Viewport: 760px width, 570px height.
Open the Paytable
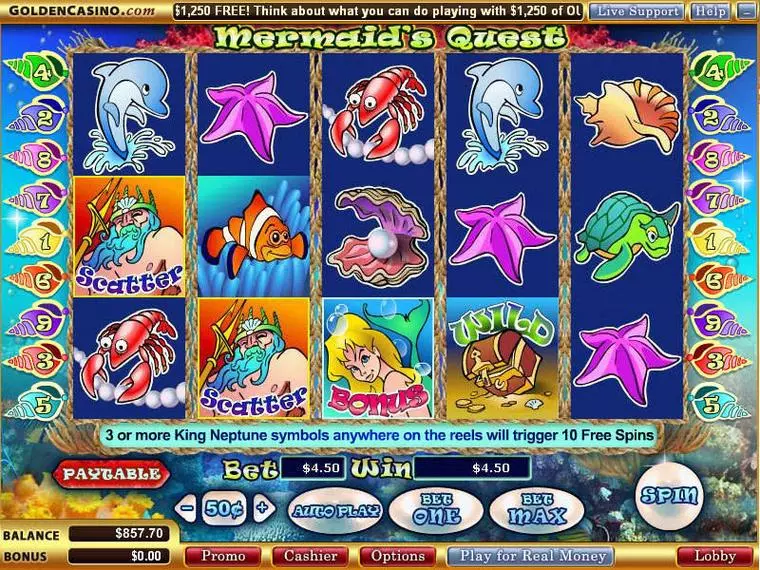coord(112,473)
